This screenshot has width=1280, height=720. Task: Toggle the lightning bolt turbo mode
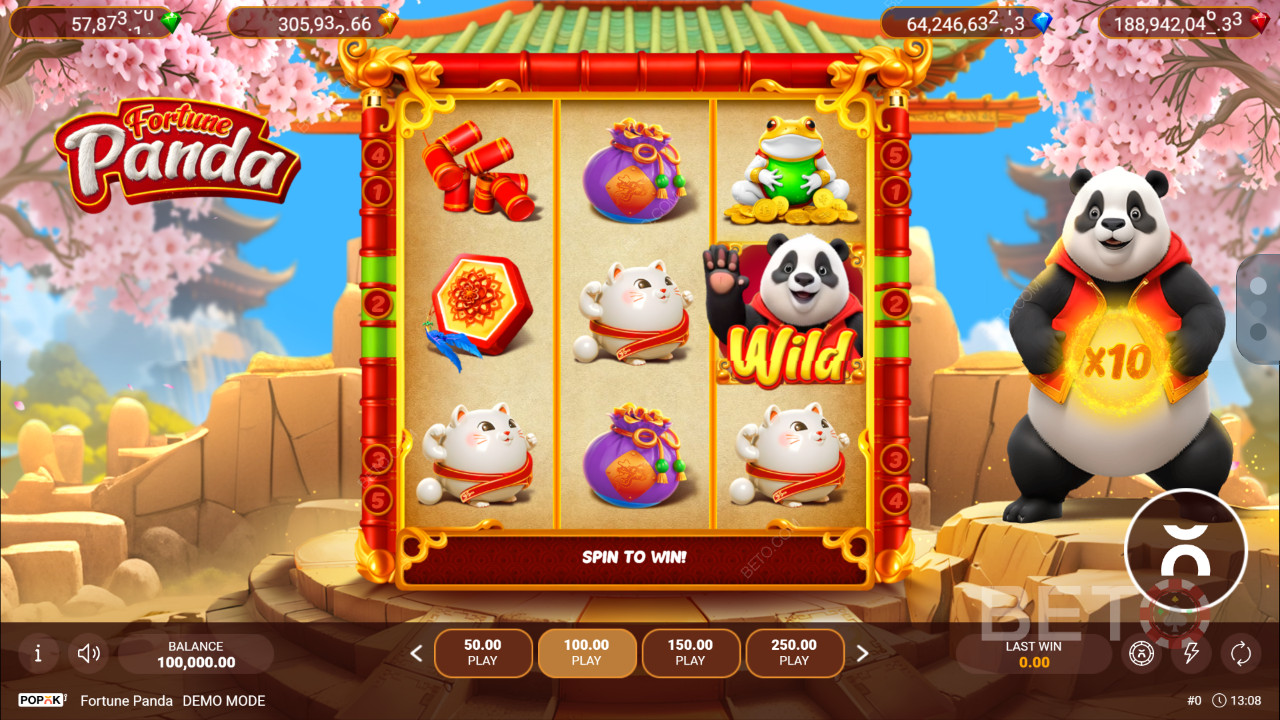[x=1191, y=654]
